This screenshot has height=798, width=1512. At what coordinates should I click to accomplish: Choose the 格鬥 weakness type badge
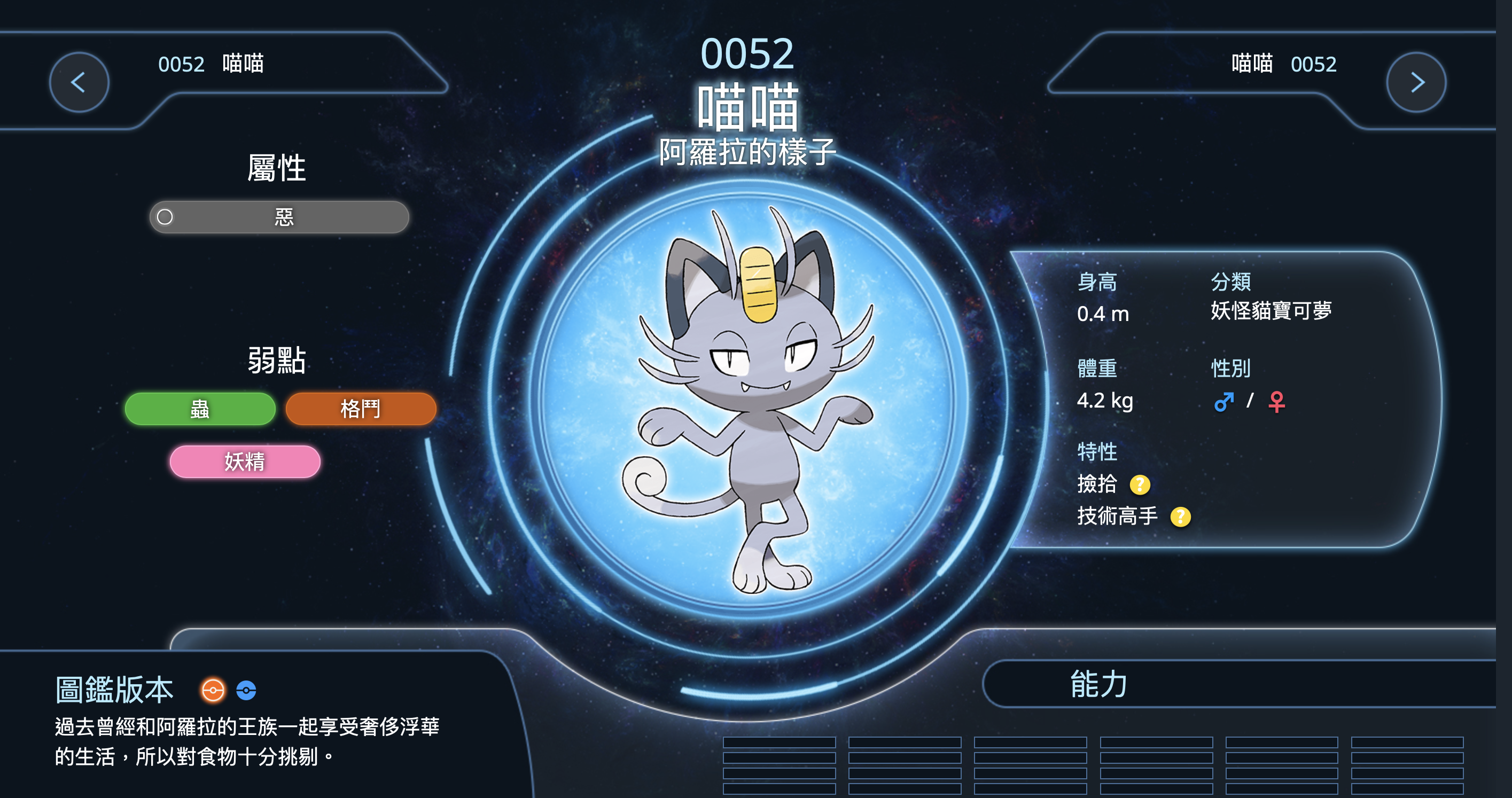coord(361,409)
